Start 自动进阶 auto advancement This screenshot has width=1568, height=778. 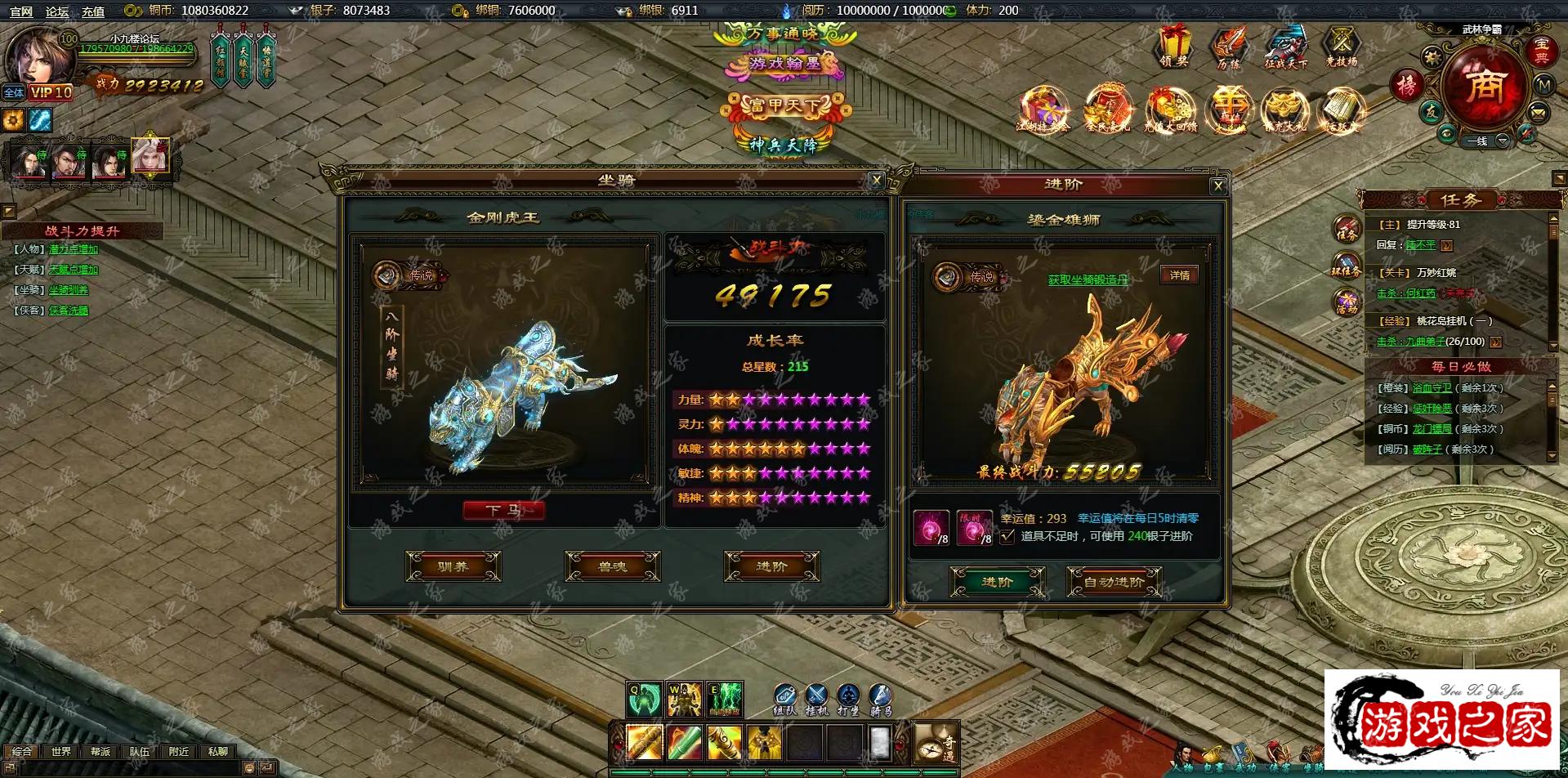[x=1114, y=582]
